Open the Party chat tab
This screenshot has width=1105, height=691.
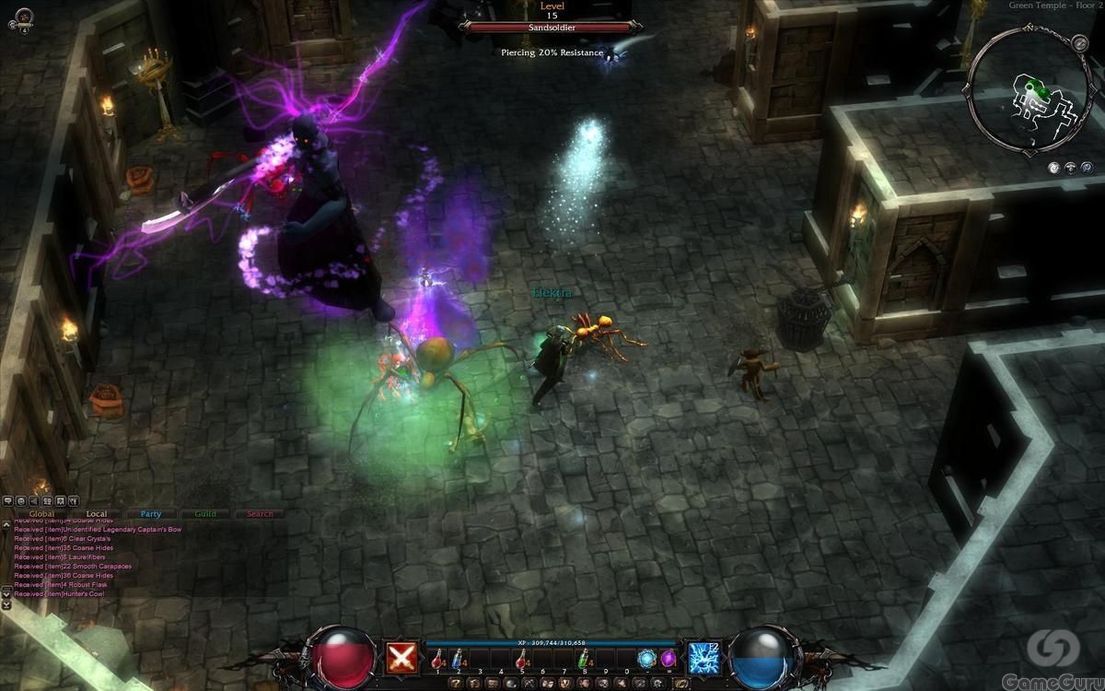151,514
